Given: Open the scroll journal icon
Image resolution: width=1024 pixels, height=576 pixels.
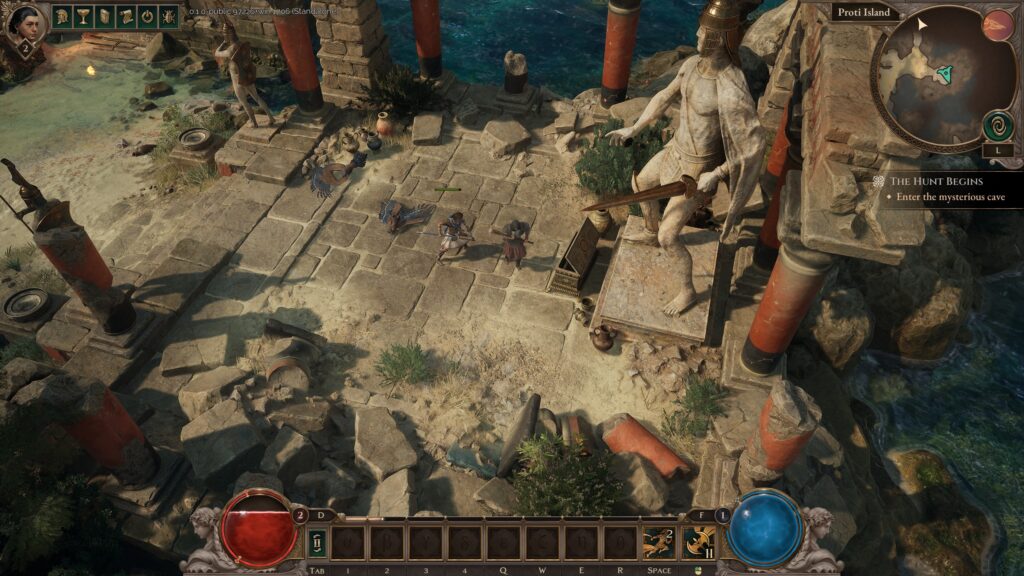Looking at the screenshot, I should 128,16.
